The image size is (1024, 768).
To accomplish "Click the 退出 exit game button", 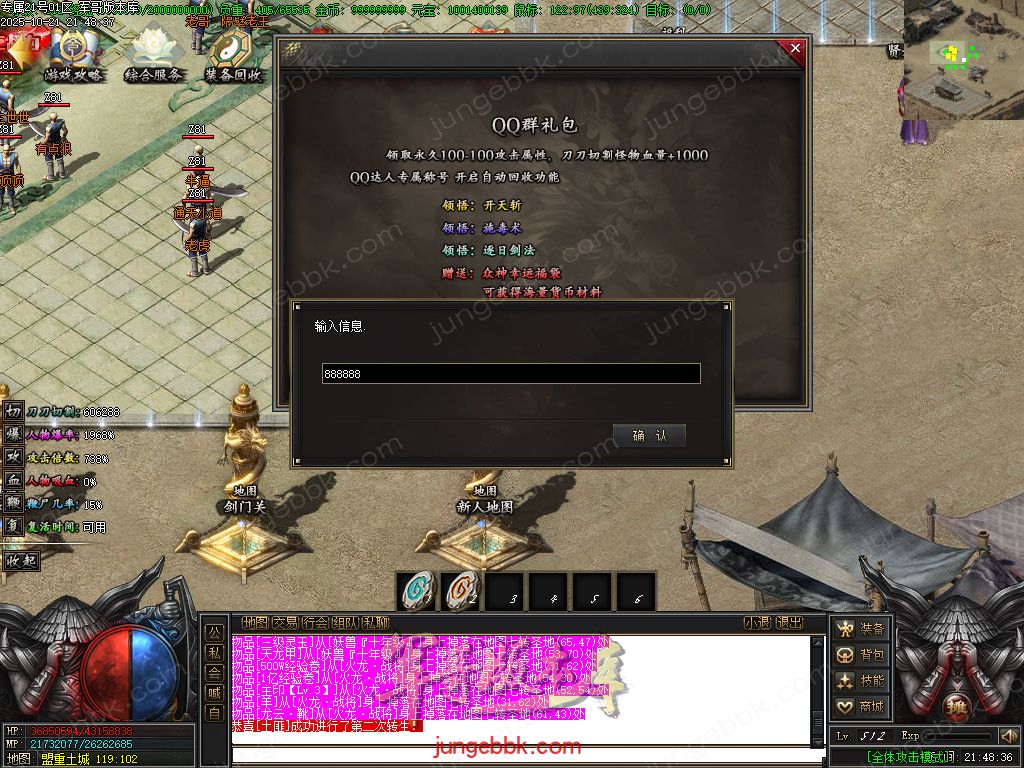I will [790, 622].
